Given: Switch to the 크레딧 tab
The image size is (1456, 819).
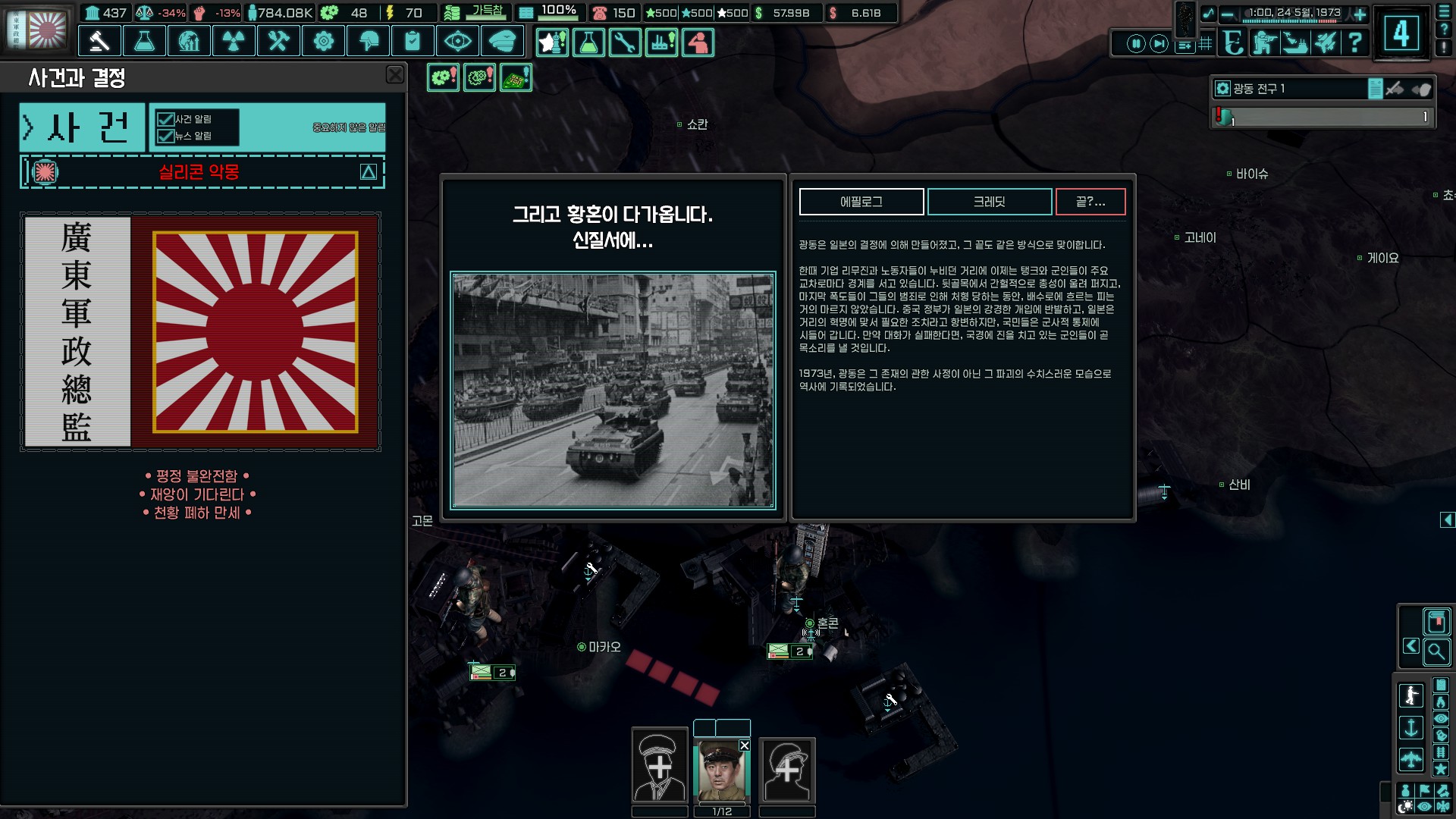Looking at the screenshot, I should [x=989, y=202].
